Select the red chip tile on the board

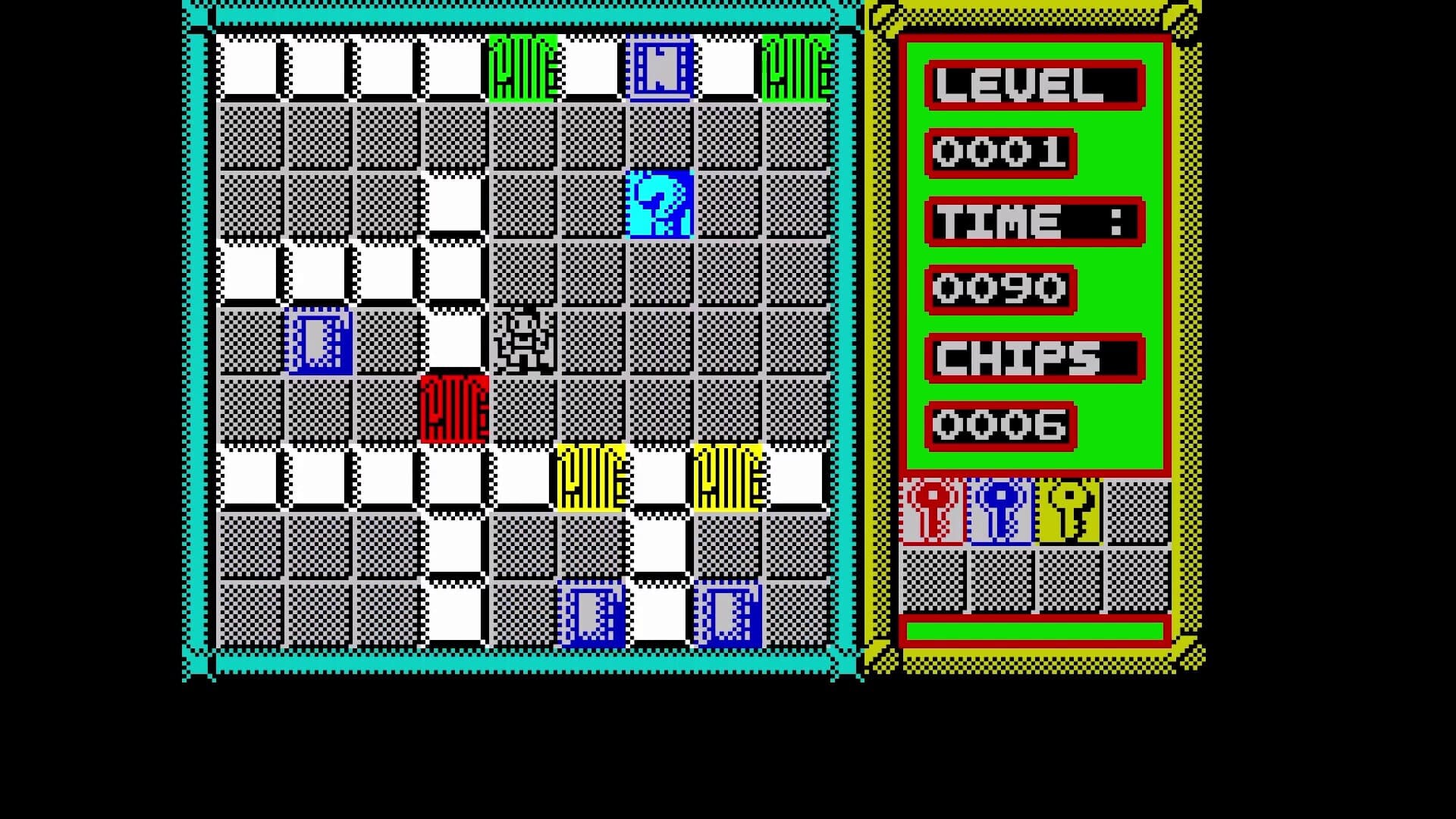coord(453,409)
